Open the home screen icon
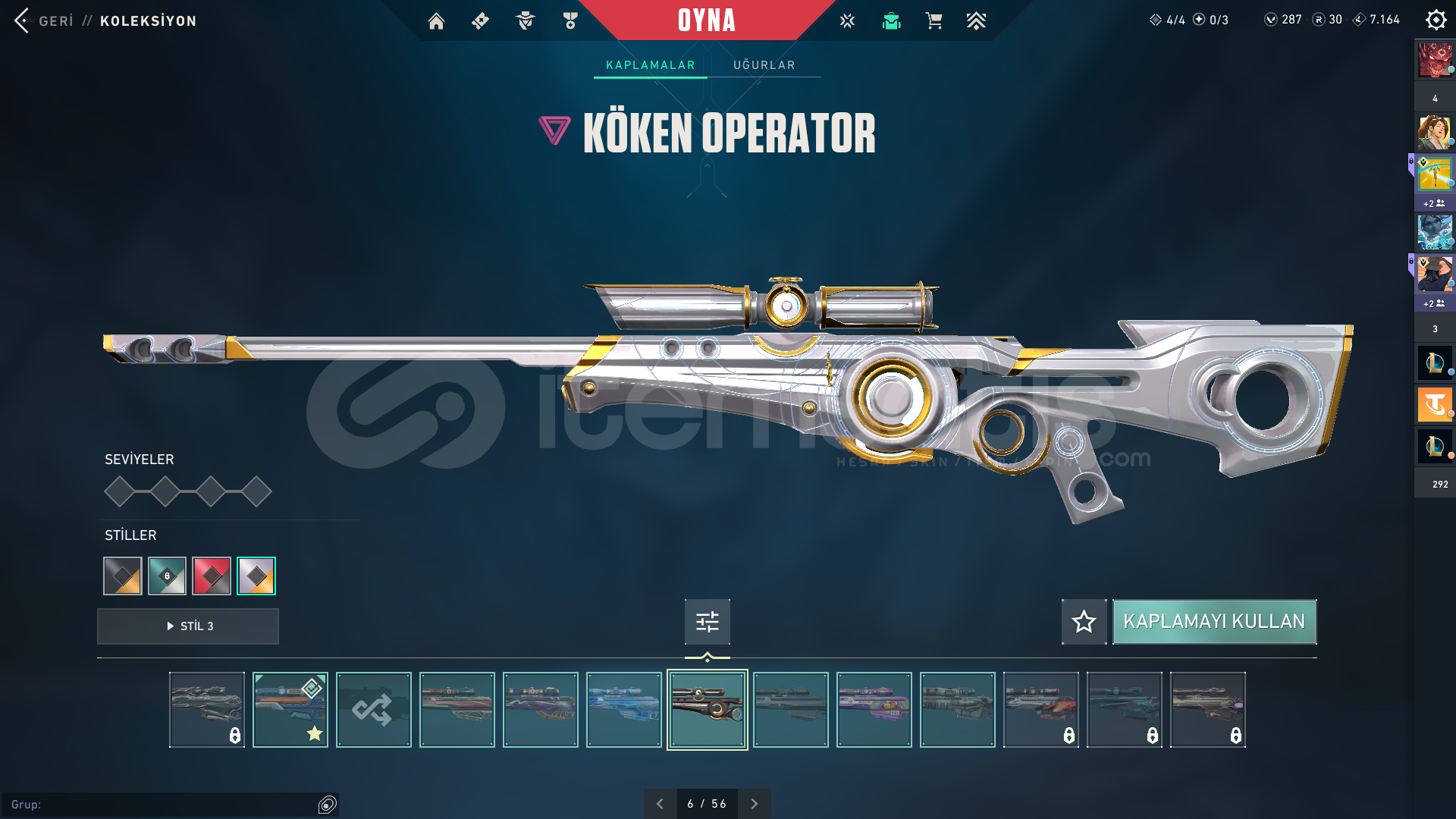Screen dimensions: 1456x819 tap(436, 21)
